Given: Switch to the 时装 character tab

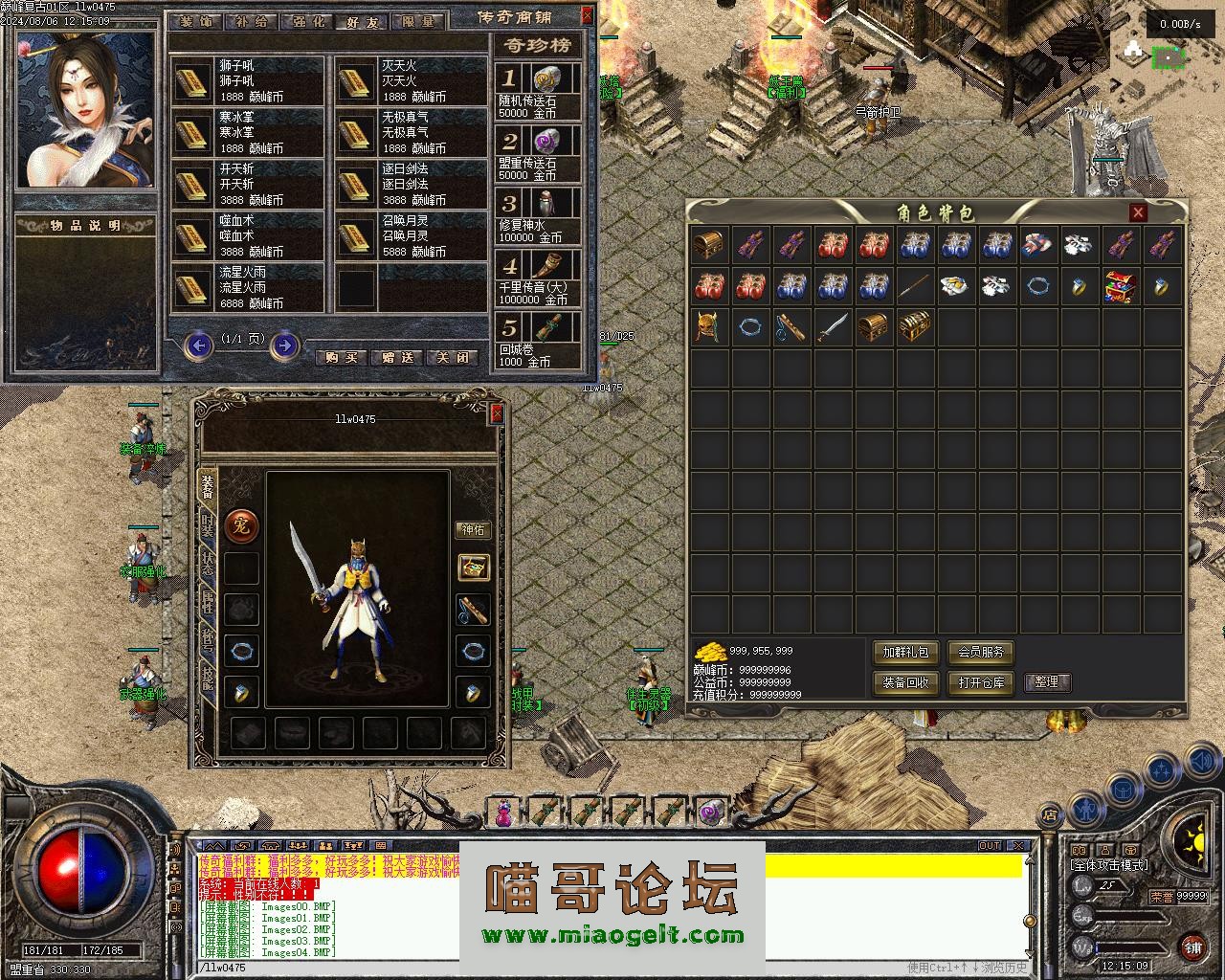Looking at the screenshot, I should (x=208, y=524).
